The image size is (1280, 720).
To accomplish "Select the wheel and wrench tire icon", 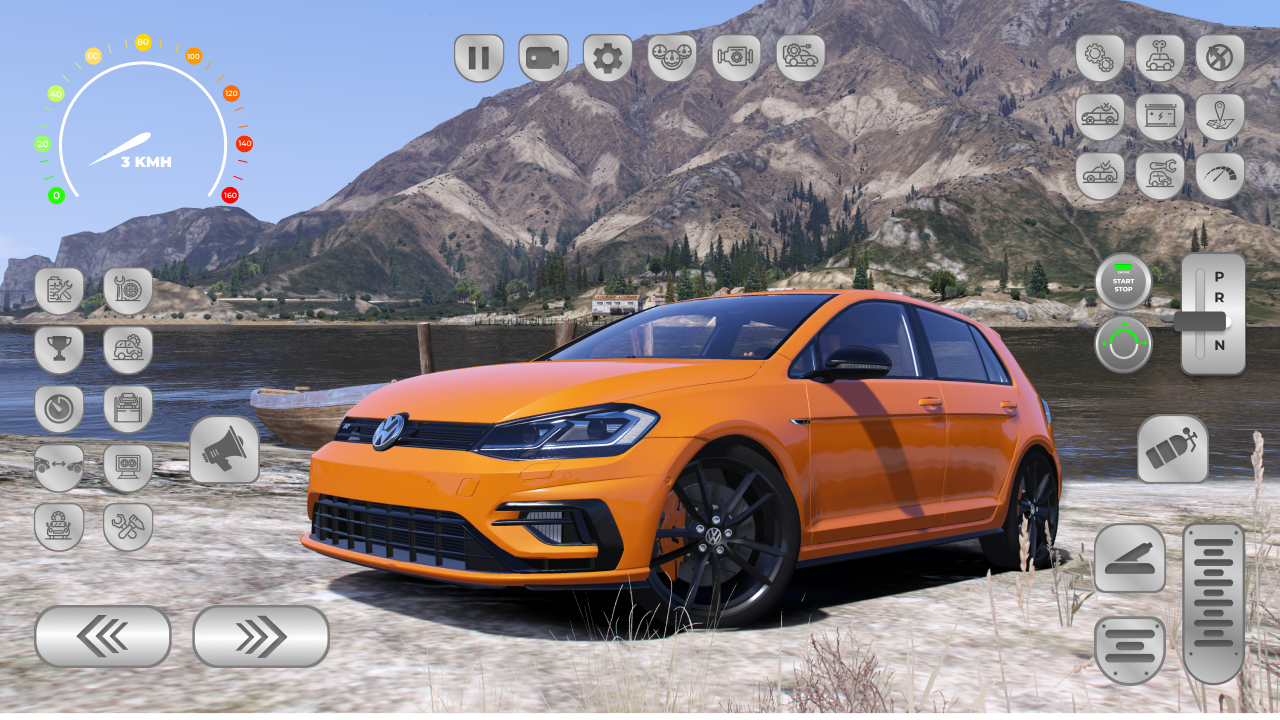I will tap(128, 291).
